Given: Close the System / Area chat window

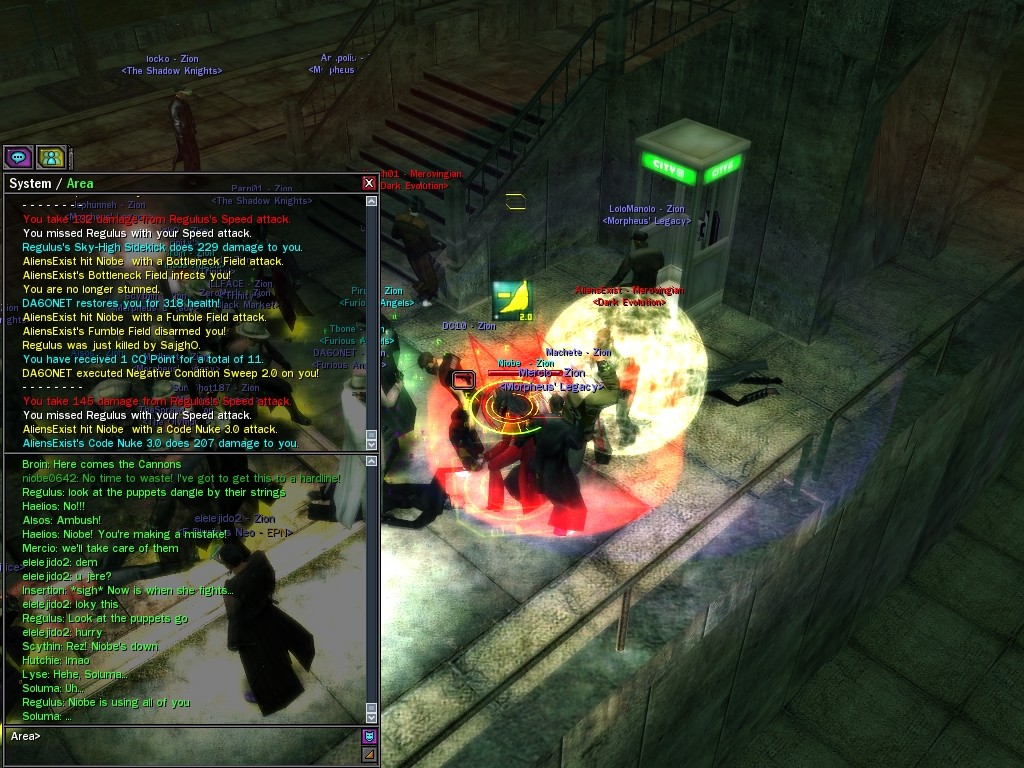Looking at the screenshot, I should coord(369,183).
